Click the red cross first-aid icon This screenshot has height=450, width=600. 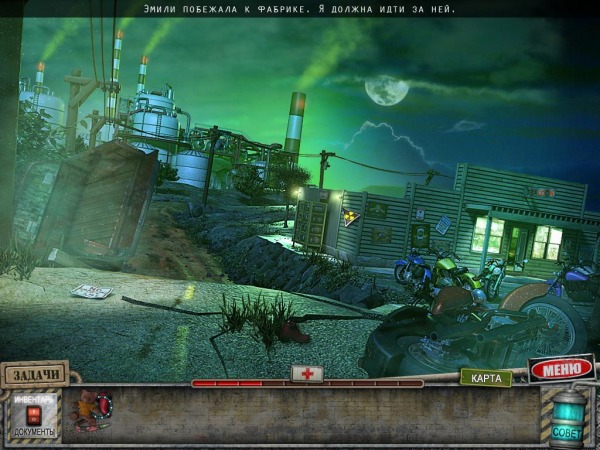click(307, 373)
